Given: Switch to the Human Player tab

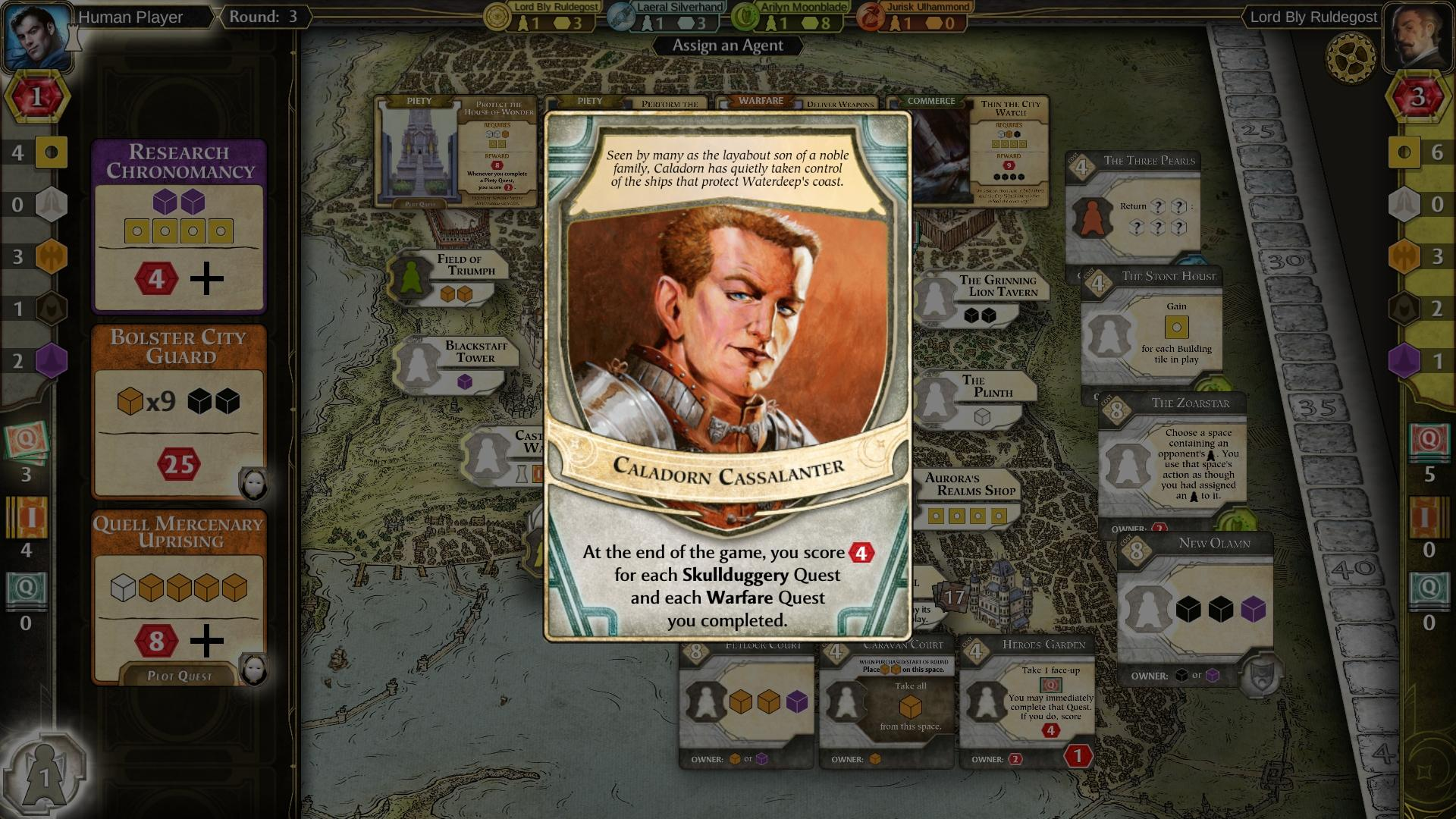Looking at the screenshot, I should (129, 17).
